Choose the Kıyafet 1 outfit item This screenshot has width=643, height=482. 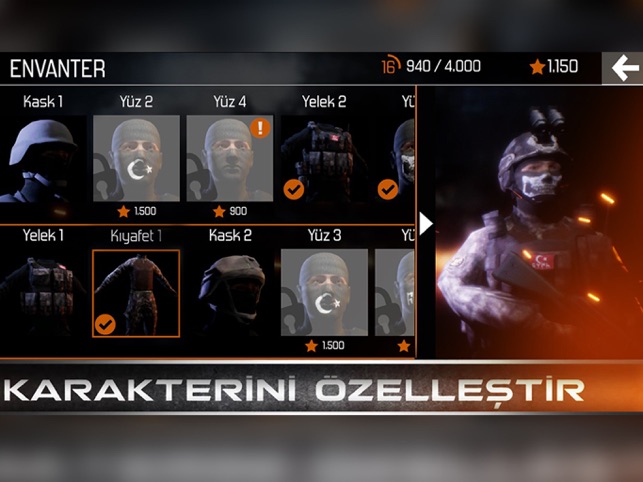click(136, 293)
